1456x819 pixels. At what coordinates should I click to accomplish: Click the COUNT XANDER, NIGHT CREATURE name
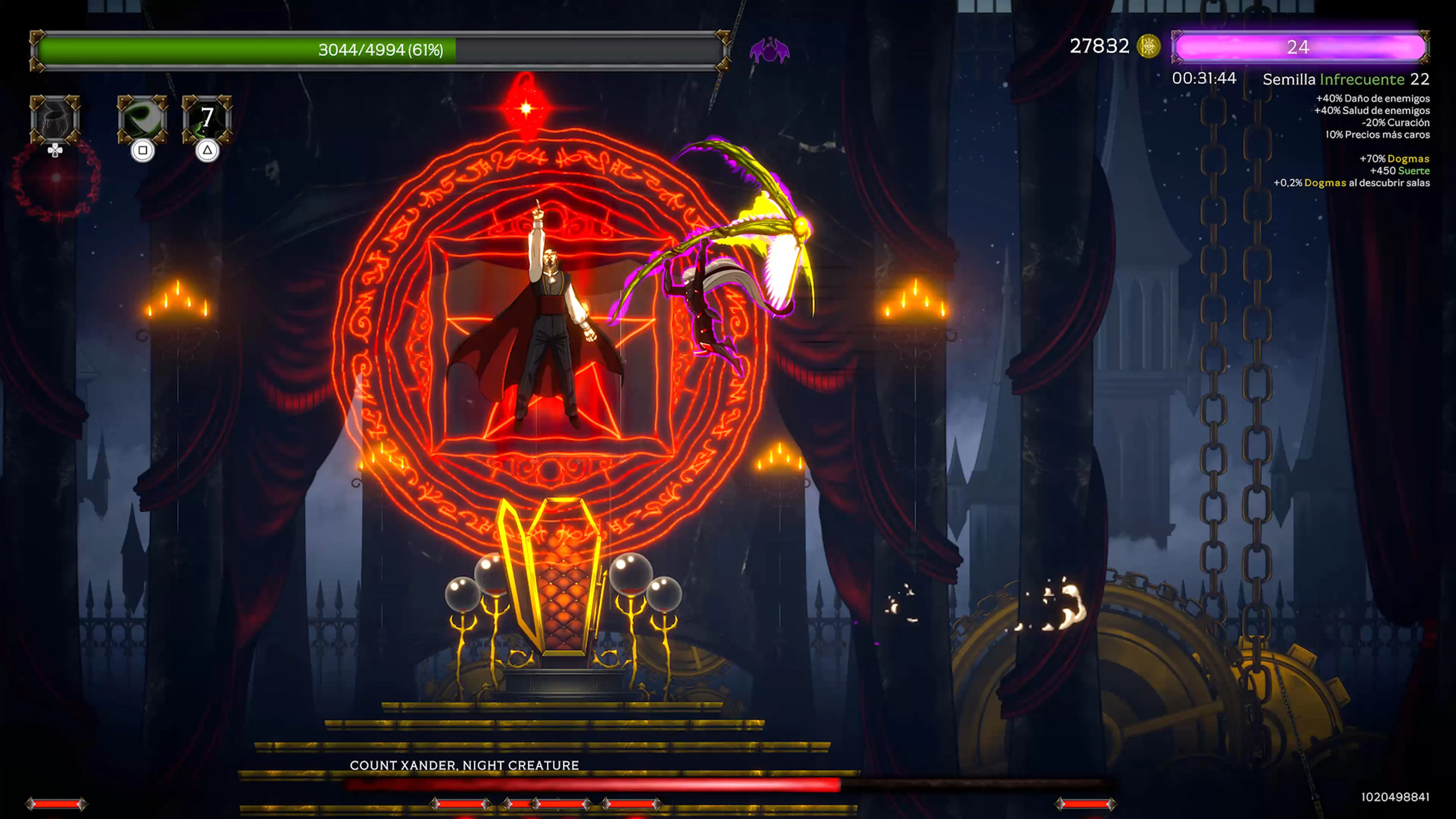463,765
